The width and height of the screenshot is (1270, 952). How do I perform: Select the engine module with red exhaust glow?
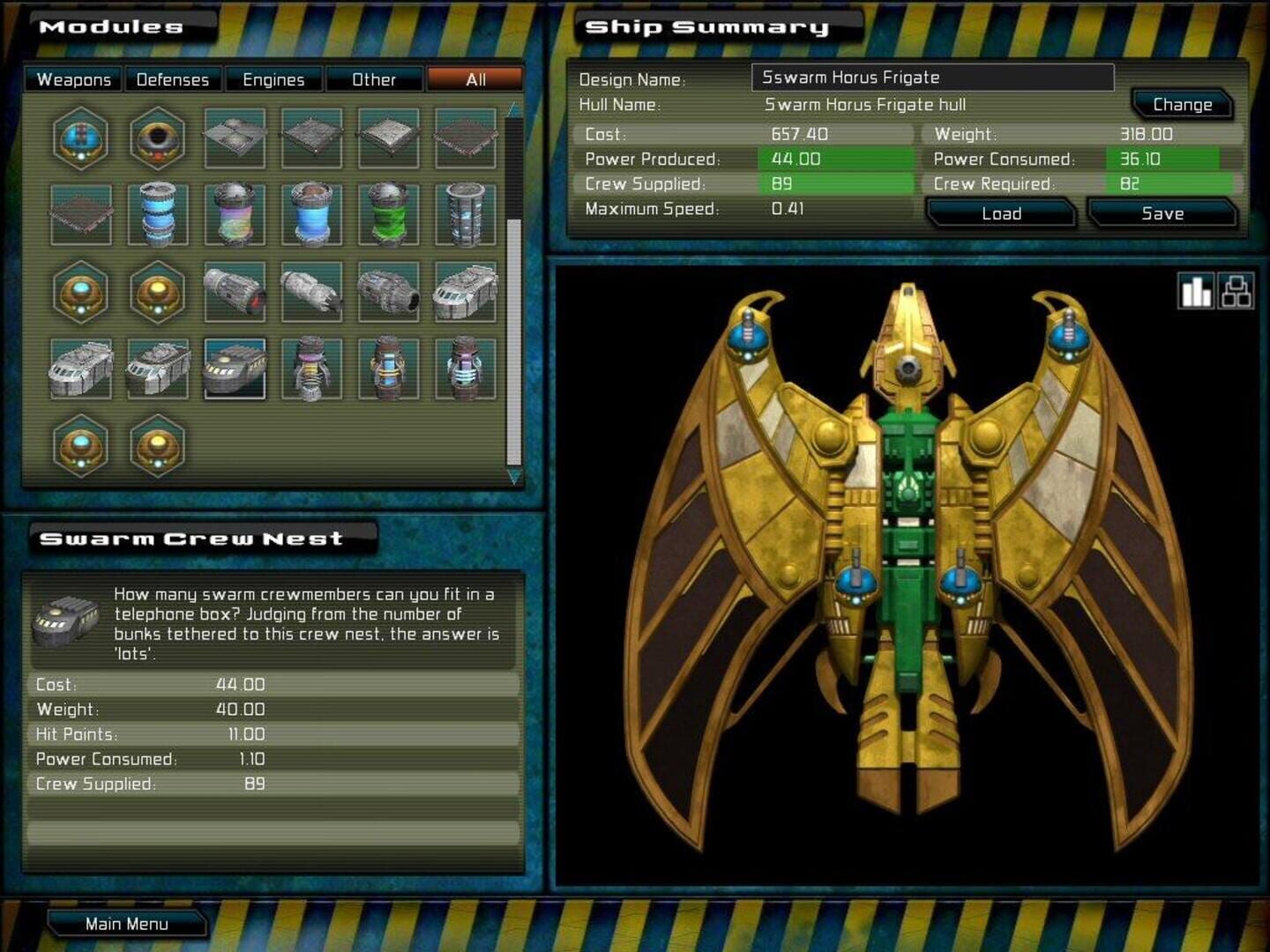tap(235, 291)
